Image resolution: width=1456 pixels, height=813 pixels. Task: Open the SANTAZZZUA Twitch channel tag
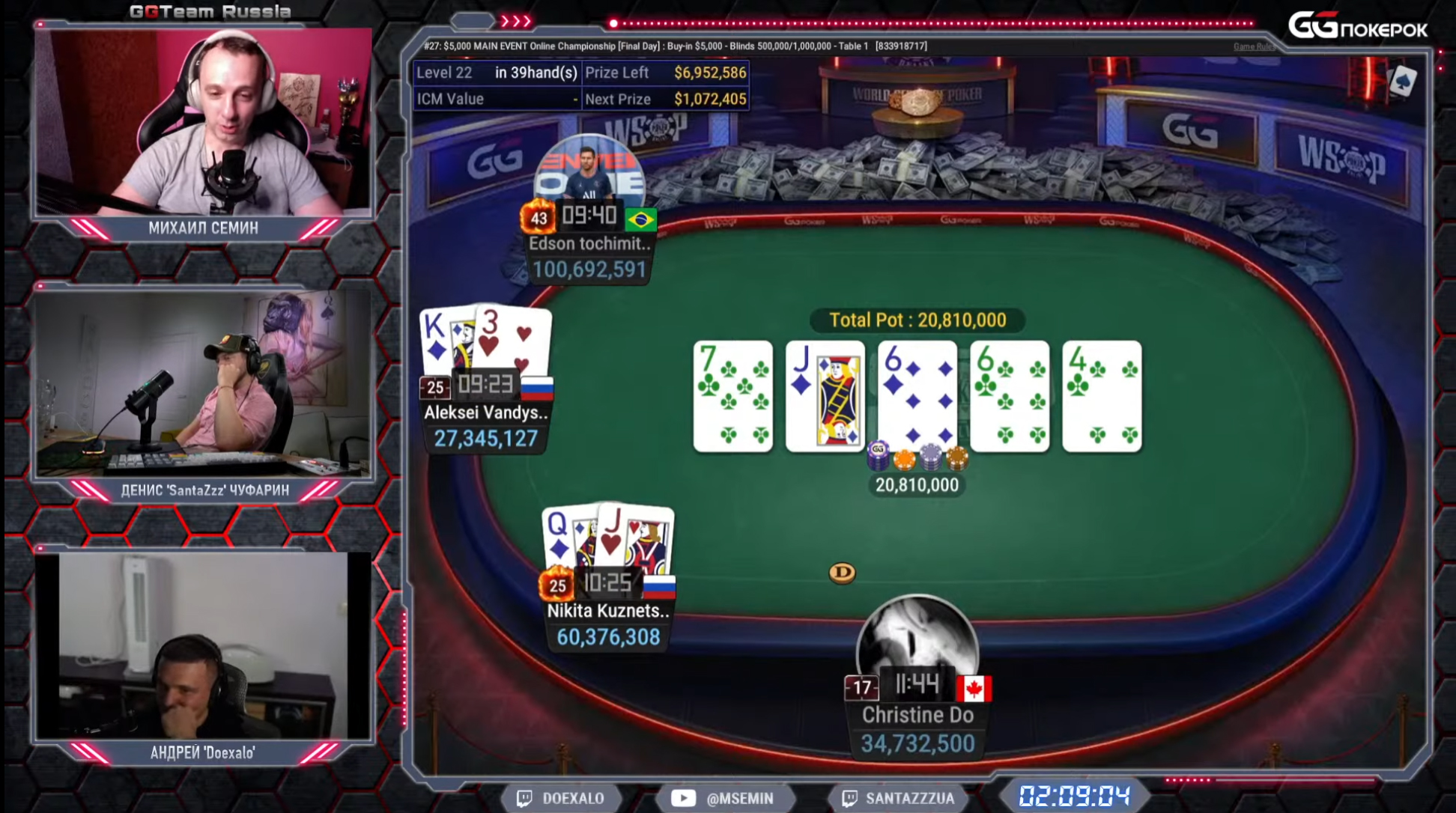pos(898,798)
